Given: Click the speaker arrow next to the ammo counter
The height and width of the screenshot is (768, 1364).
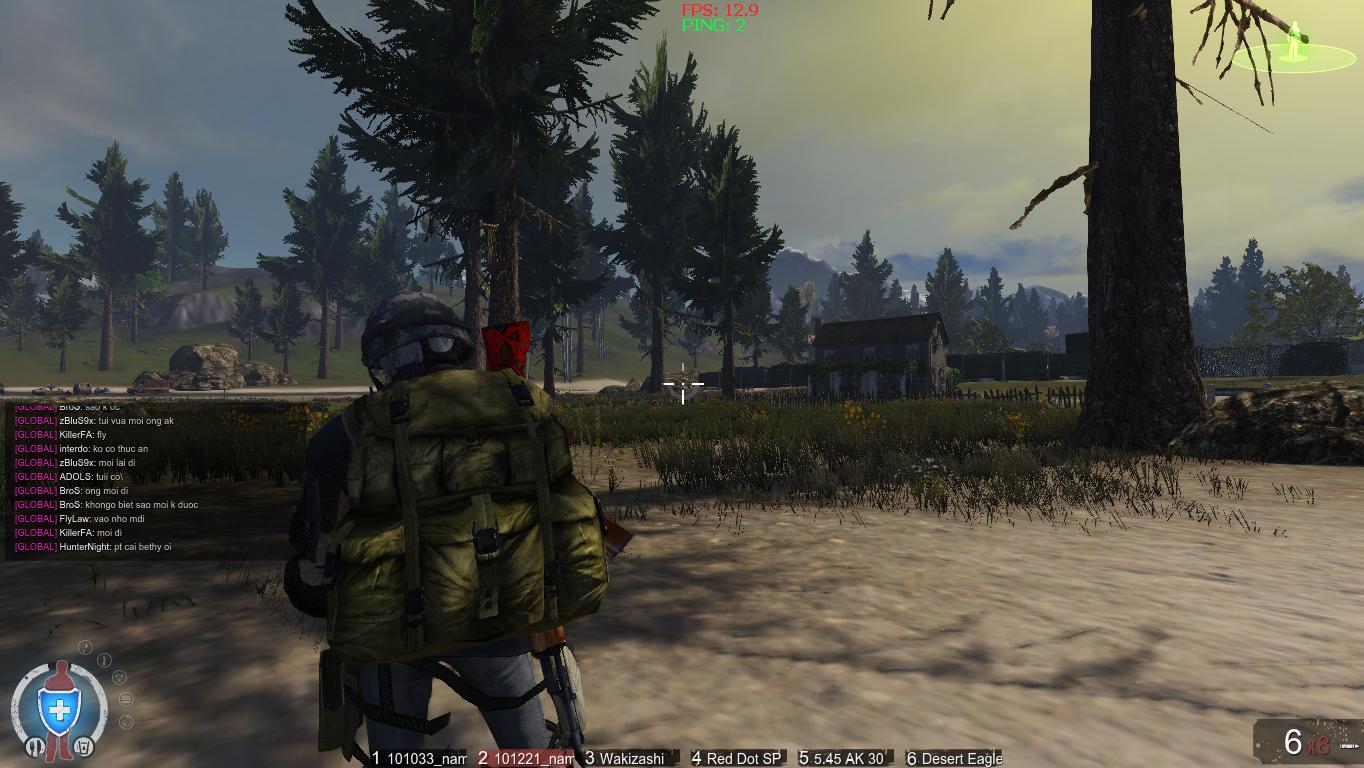Looking at the screenshot, I should tap(1349, 746).
